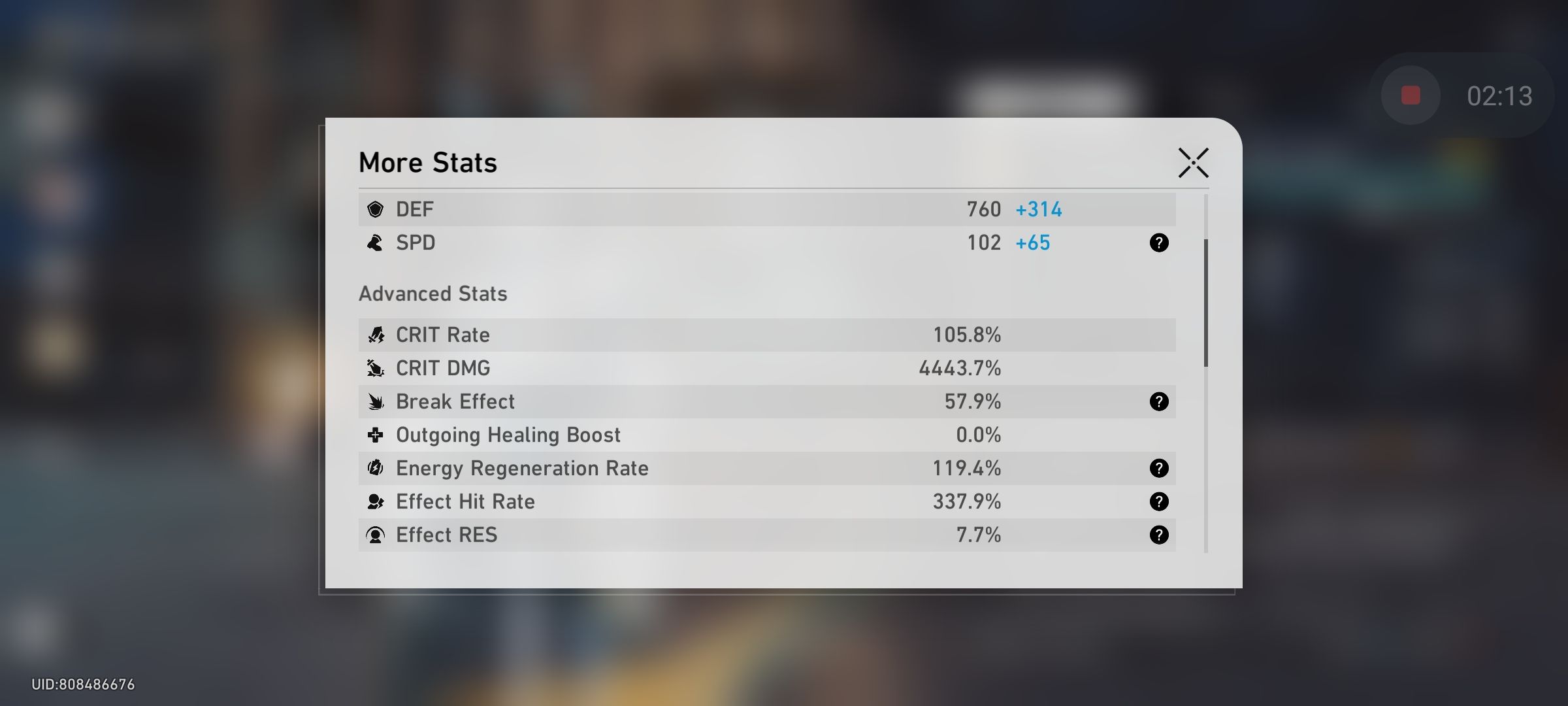Open the Break Effect help tooltip
The width and height of the screenshot is (1568, 706).
pyautogui.click(x=1160, y=401)
